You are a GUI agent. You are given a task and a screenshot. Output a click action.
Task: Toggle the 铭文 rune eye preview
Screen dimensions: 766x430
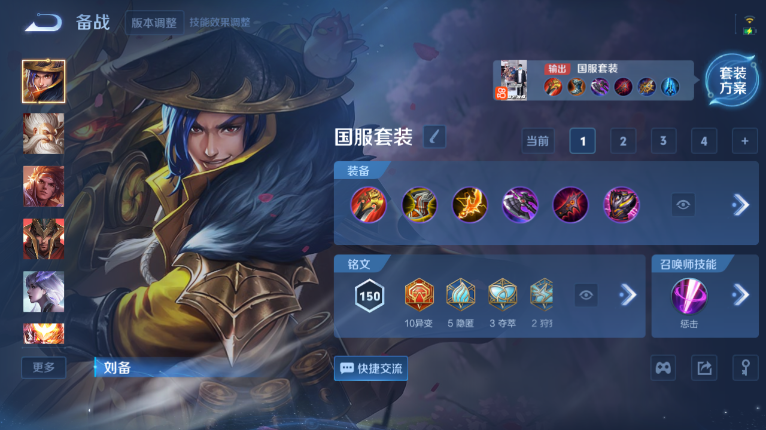point(587,294)
